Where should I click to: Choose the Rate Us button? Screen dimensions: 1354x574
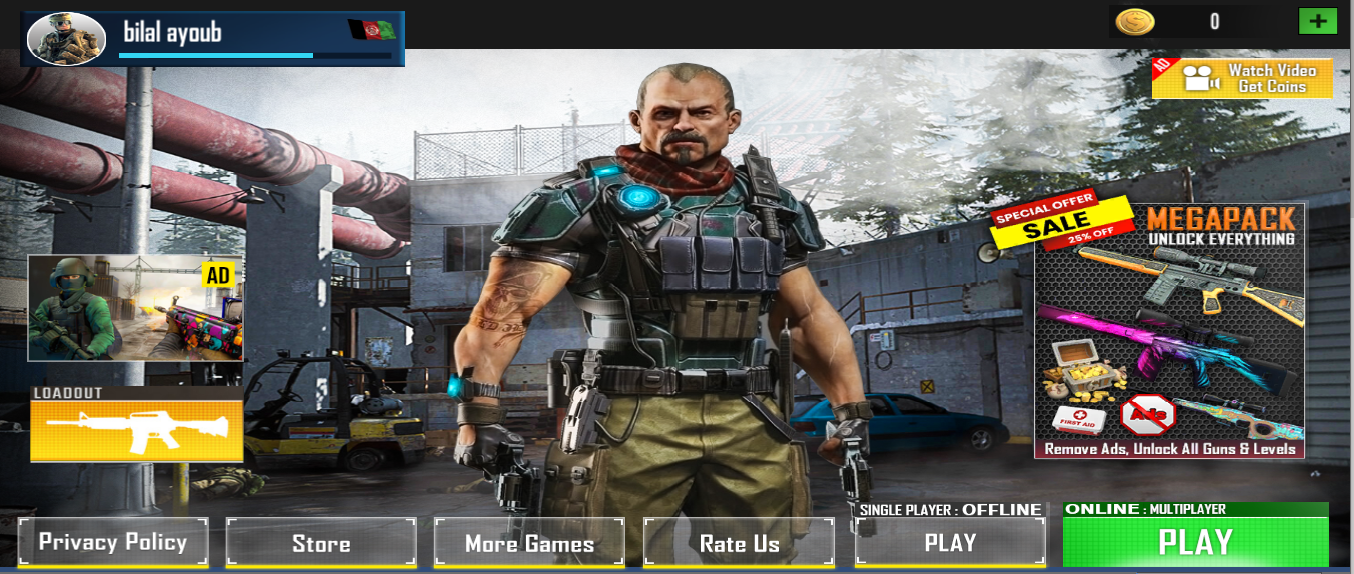(739, 543)
